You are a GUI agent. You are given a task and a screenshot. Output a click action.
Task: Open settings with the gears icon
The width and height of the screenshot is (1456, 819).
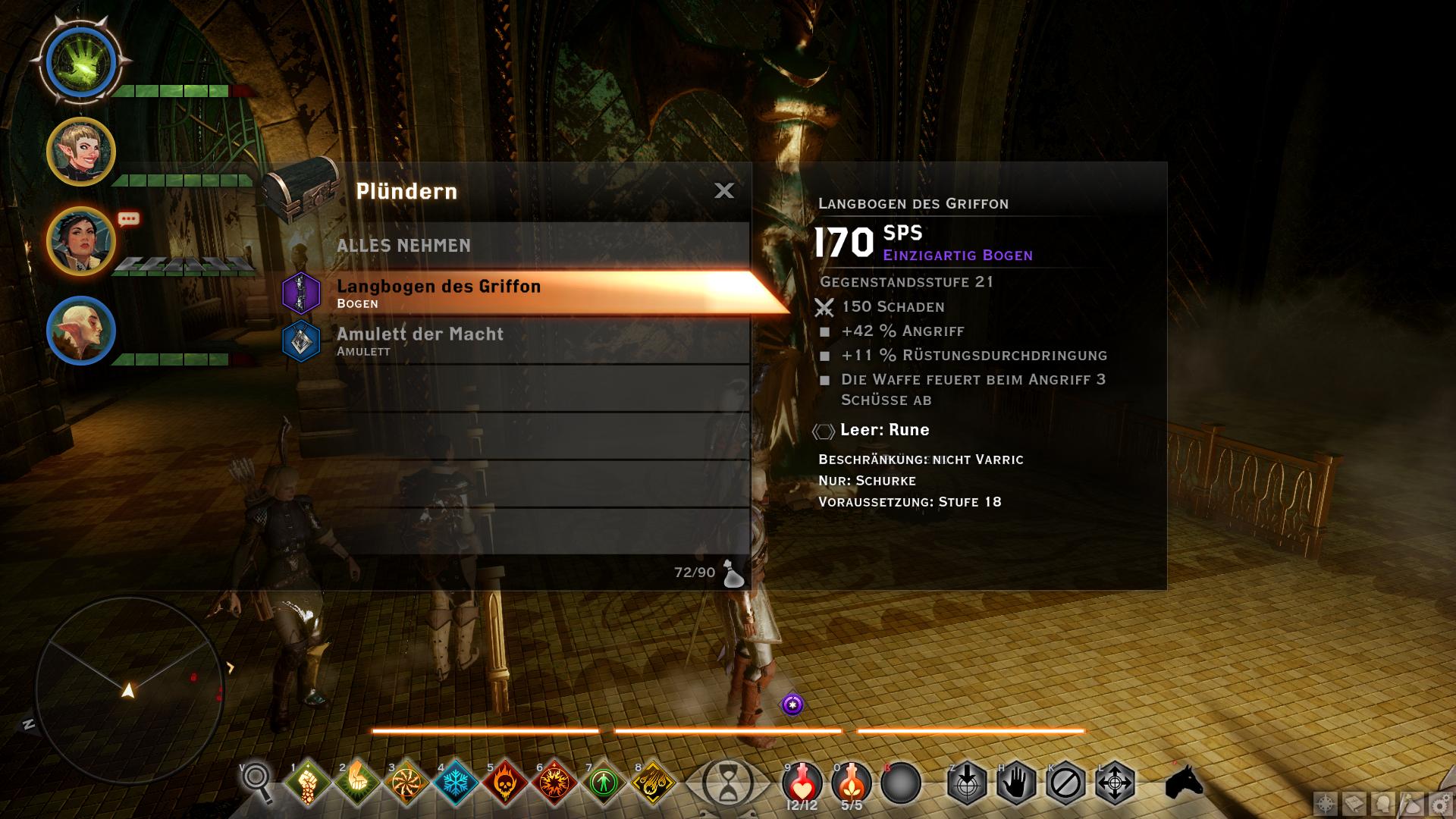(x=1441, y=805)
